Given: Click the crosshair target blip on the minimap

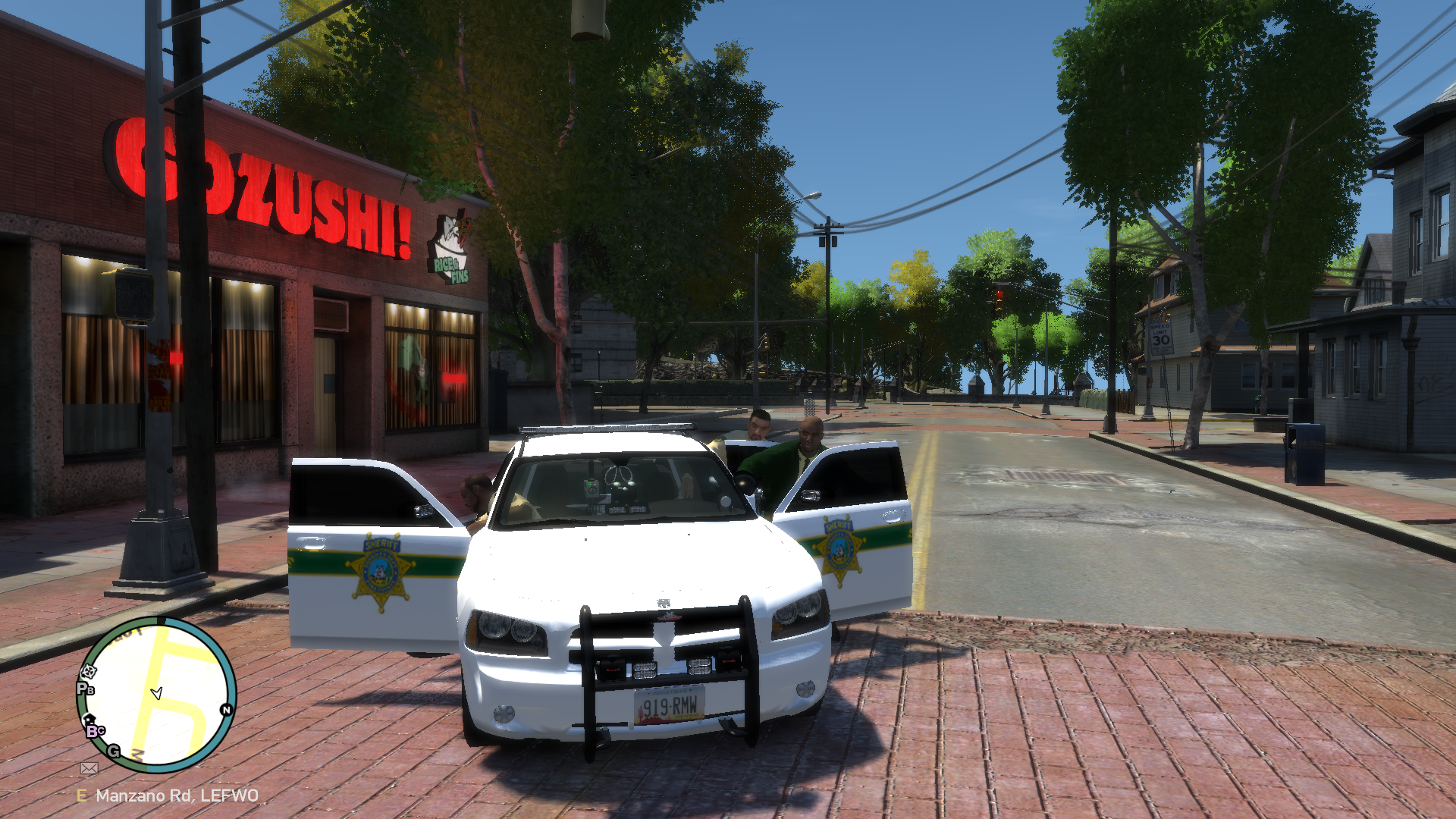Looking at the screenshot, I should [x=89, y=671].
